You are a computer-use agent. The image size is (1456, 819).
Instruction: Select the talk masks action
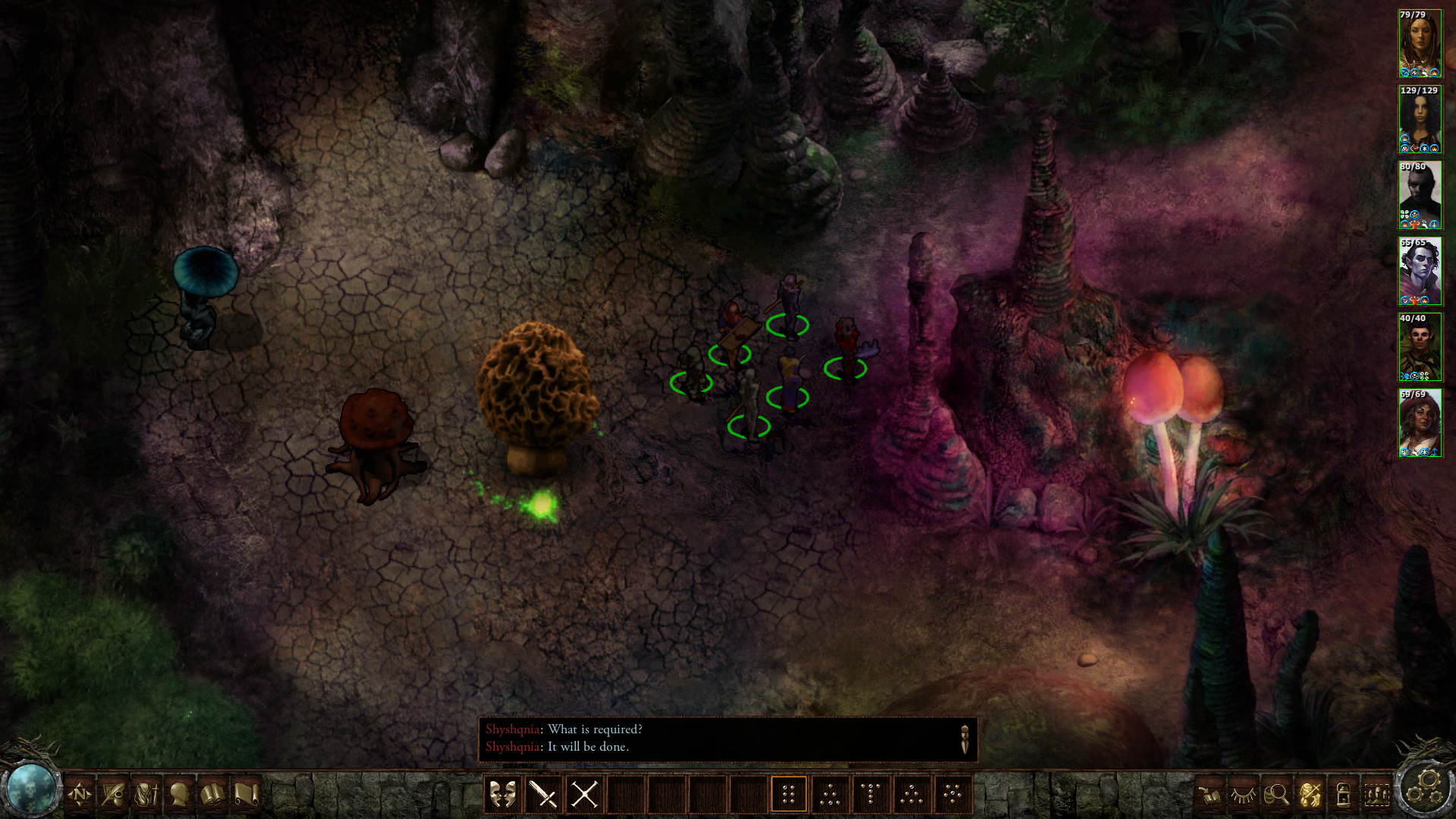(502, 795)
